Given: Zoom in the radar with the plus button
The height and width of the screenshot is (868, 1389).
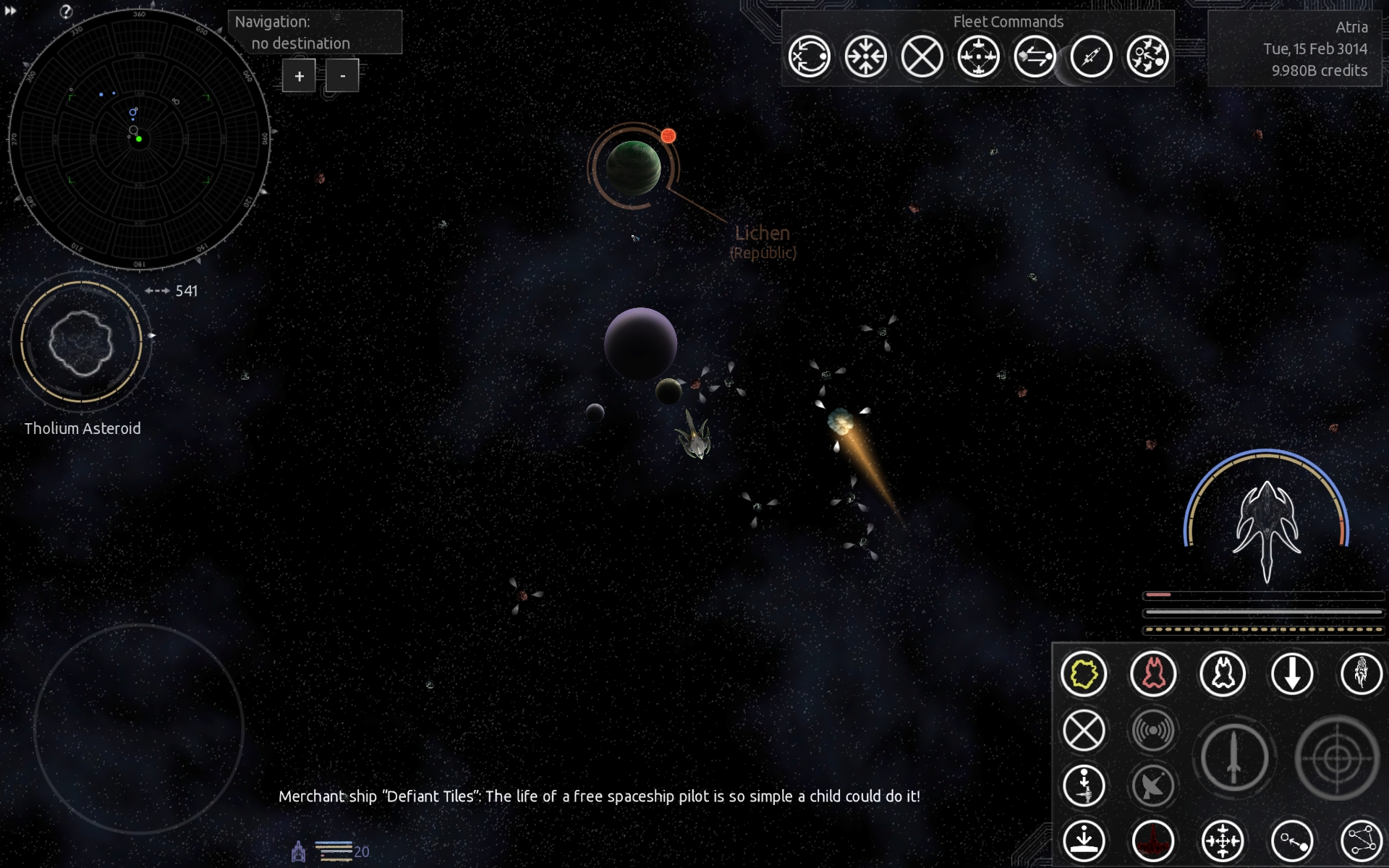Looking at the screenshot, I should (x=299, y=76).
